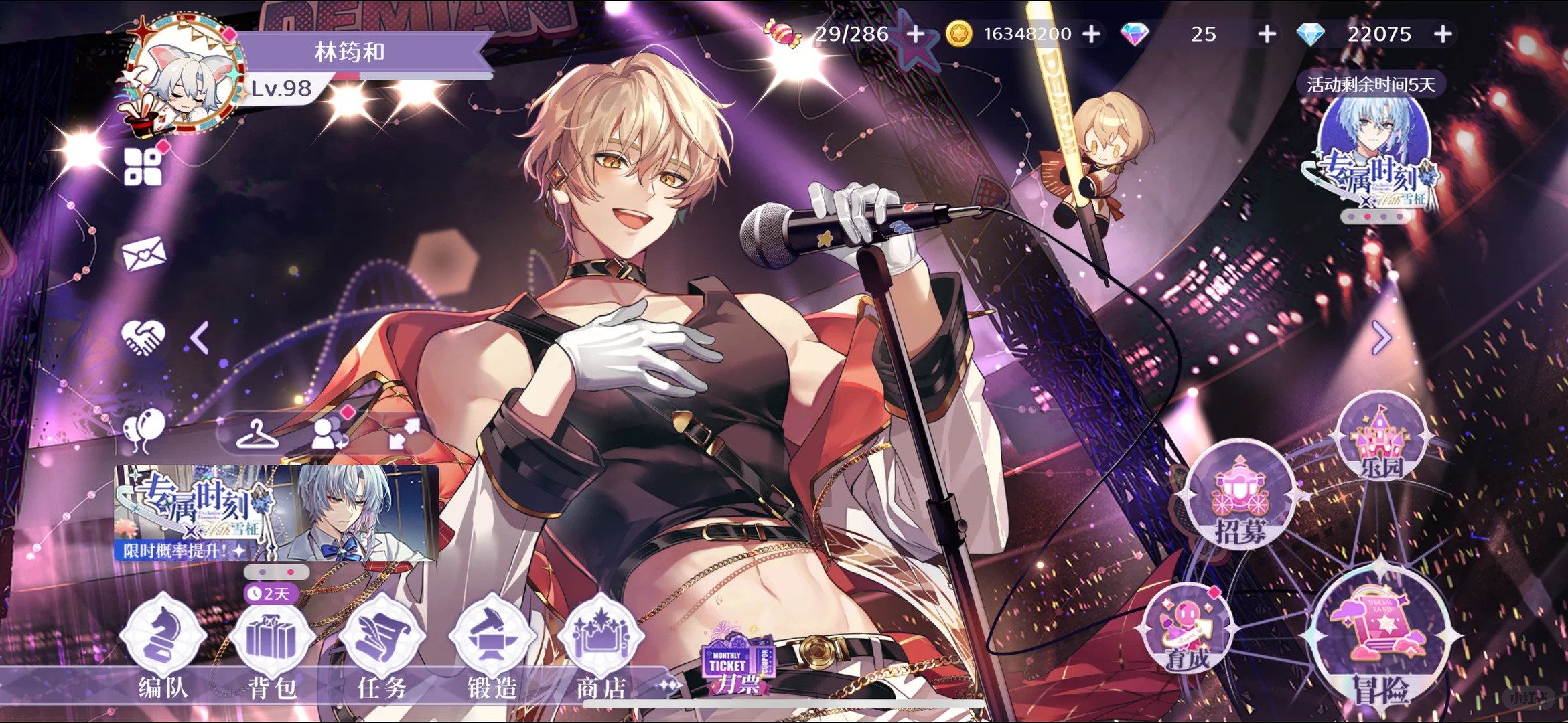Add gold coins using the plus button

click(x=1091, y=33)
